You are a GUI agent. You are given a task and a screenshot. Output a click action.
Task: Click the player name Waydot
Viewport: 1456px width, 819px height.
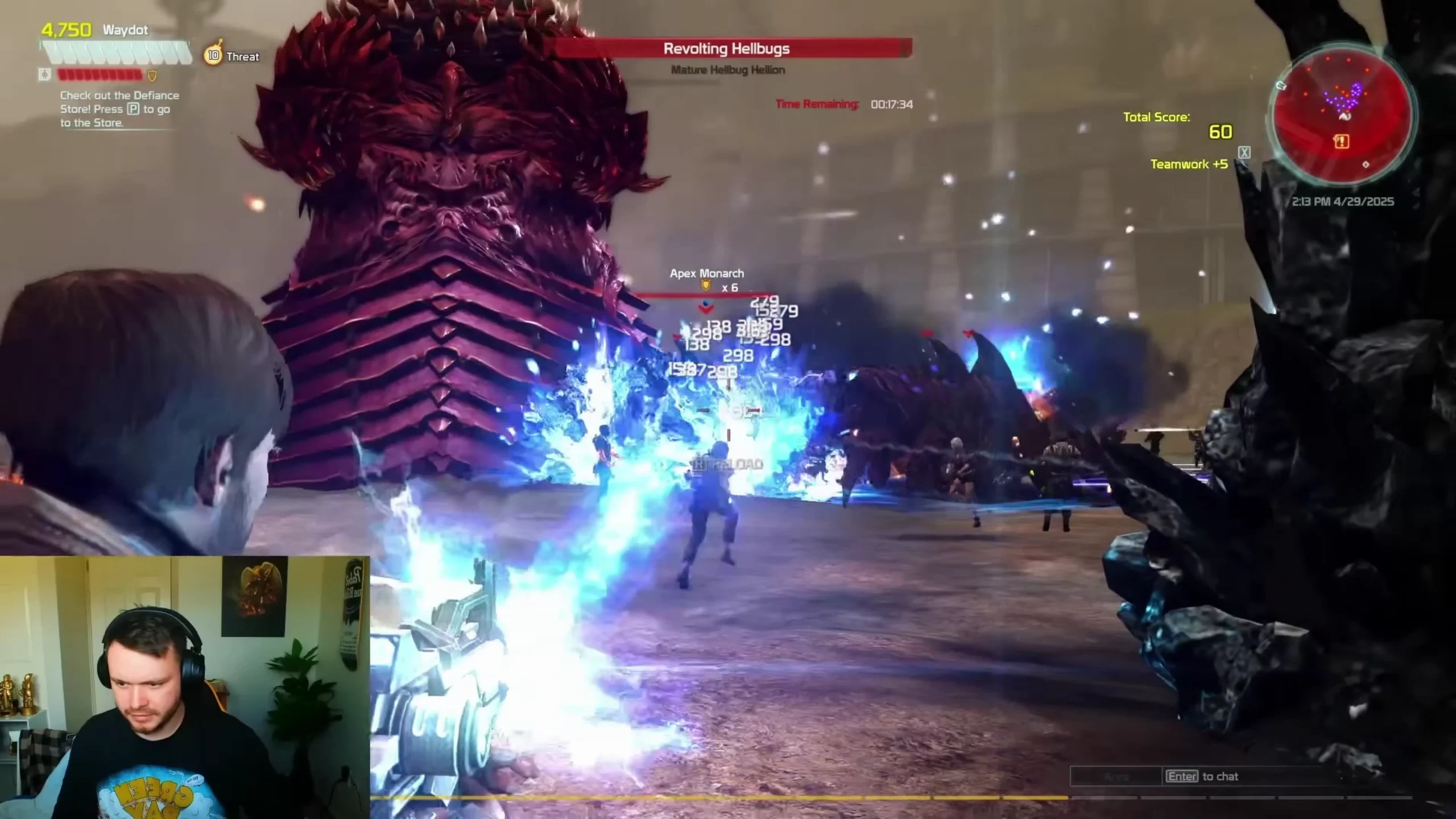tap(125, 30)
